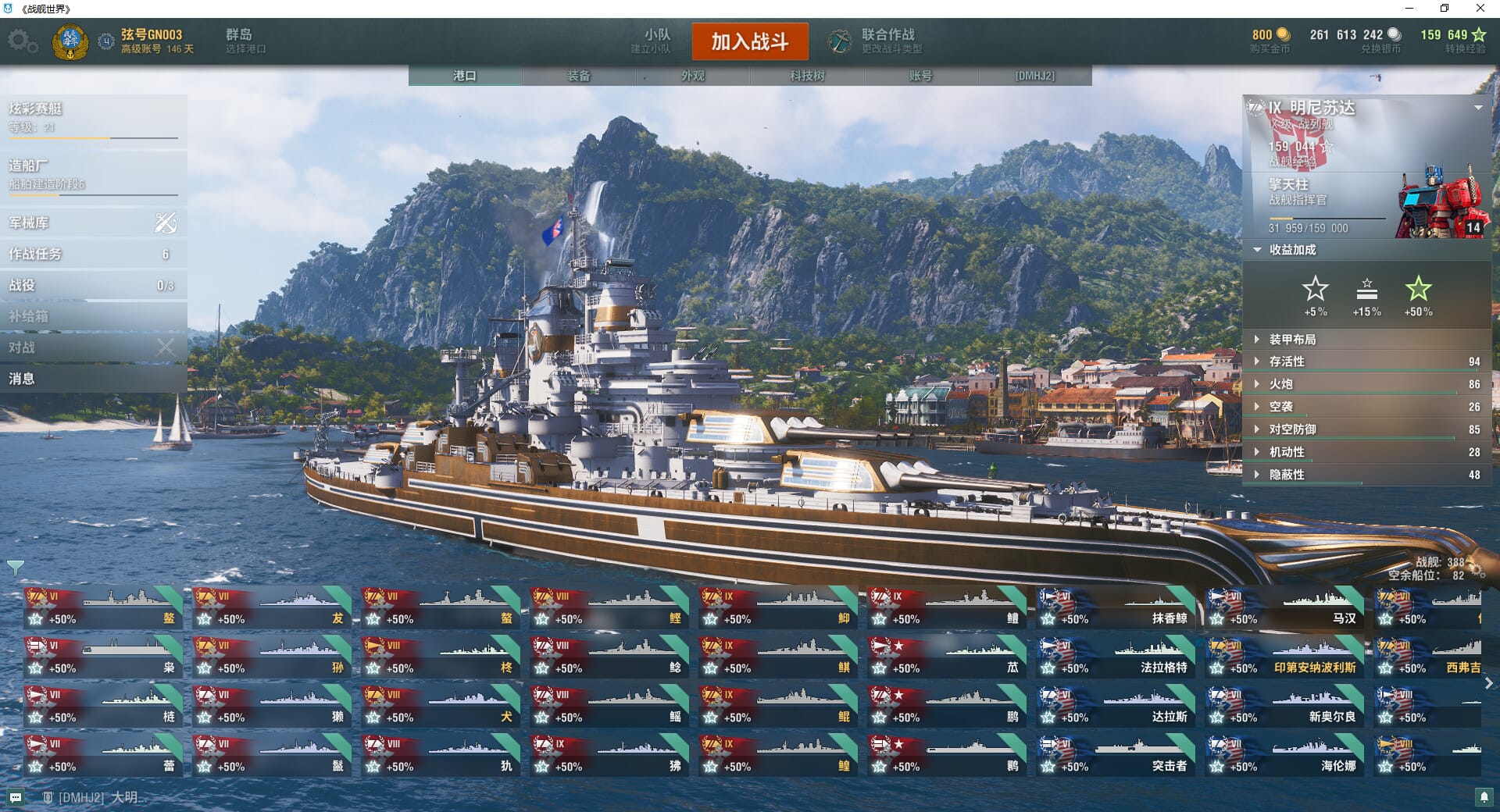Image resolution: width=1500 pixels, height=812 pixels.
Task: Open the settings gear icon
Action: (22, 41)
